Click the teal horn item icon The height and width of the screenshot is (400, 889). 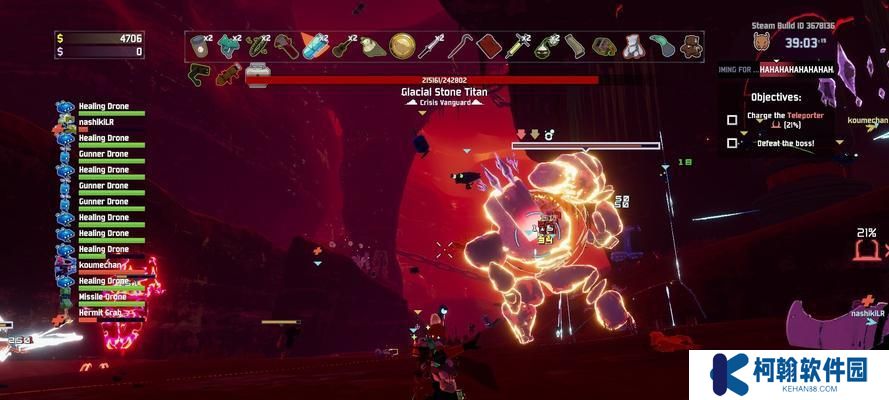pos(662,46)
